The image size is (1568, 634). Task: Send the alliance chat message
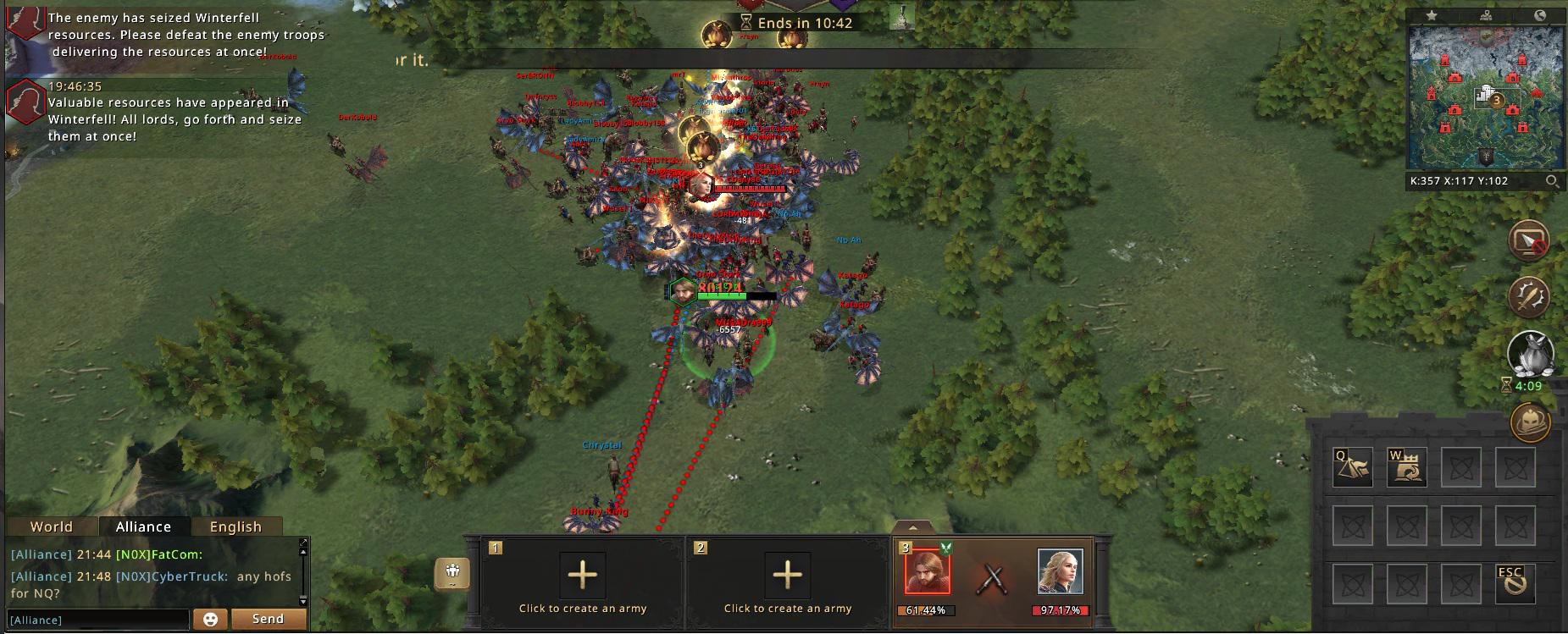268,619
